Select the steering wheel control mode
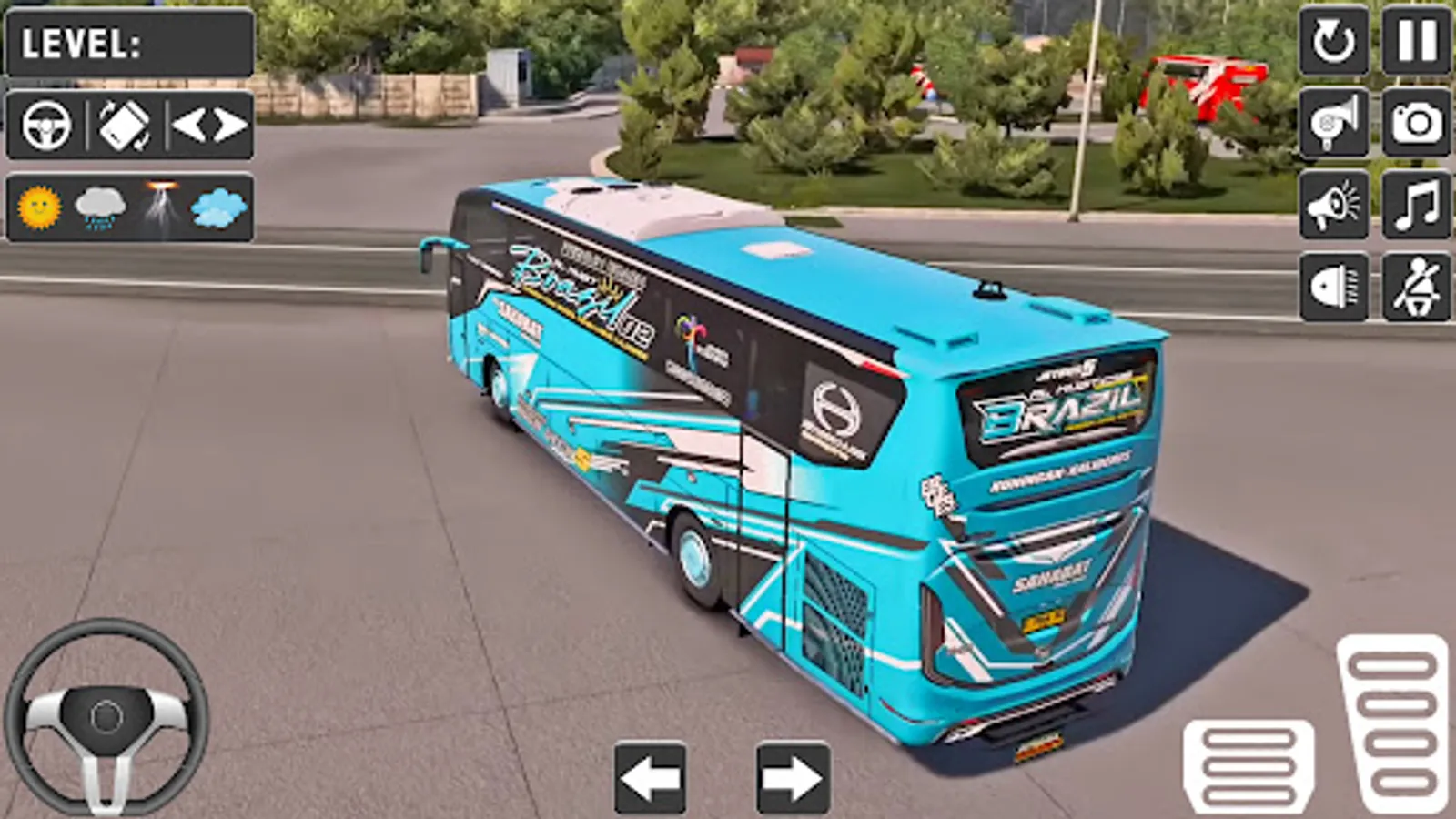Image resolution: width=1456 pixels, height=819 pixels. click(x=47, y=123)
